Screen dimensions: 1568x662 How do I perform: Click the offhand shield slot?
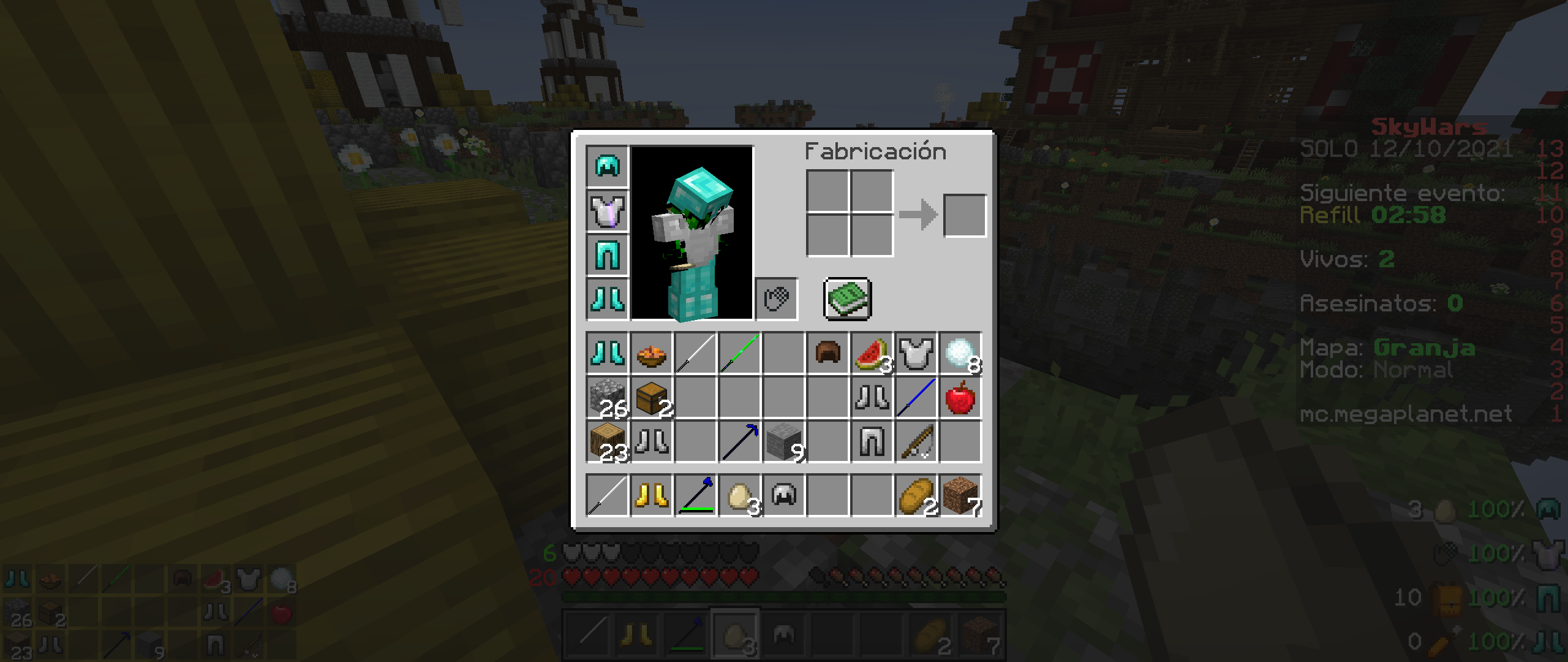point(778,299)
